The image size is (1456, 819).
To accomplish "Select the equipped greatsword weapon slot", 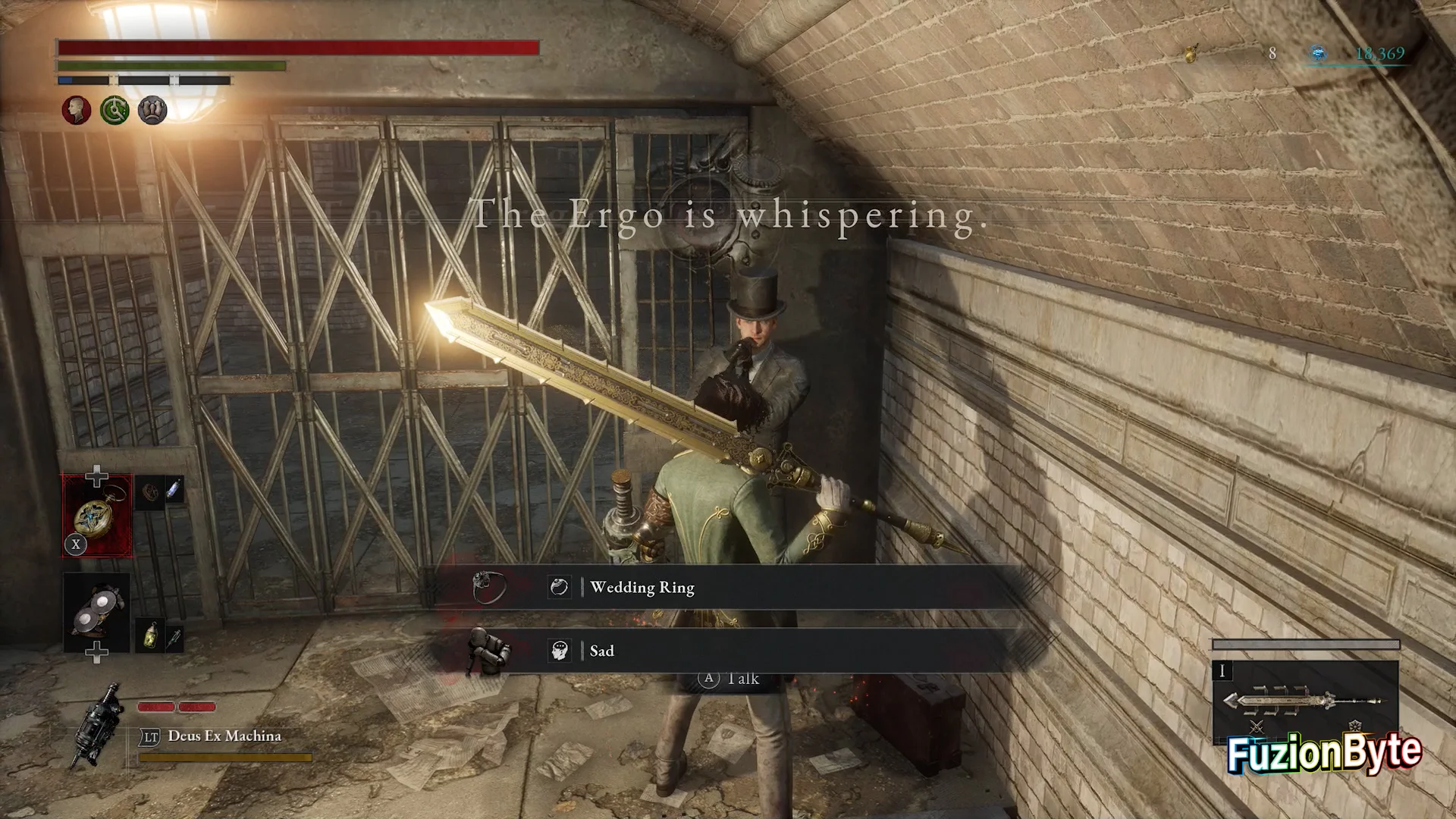I will (1304, 701).
